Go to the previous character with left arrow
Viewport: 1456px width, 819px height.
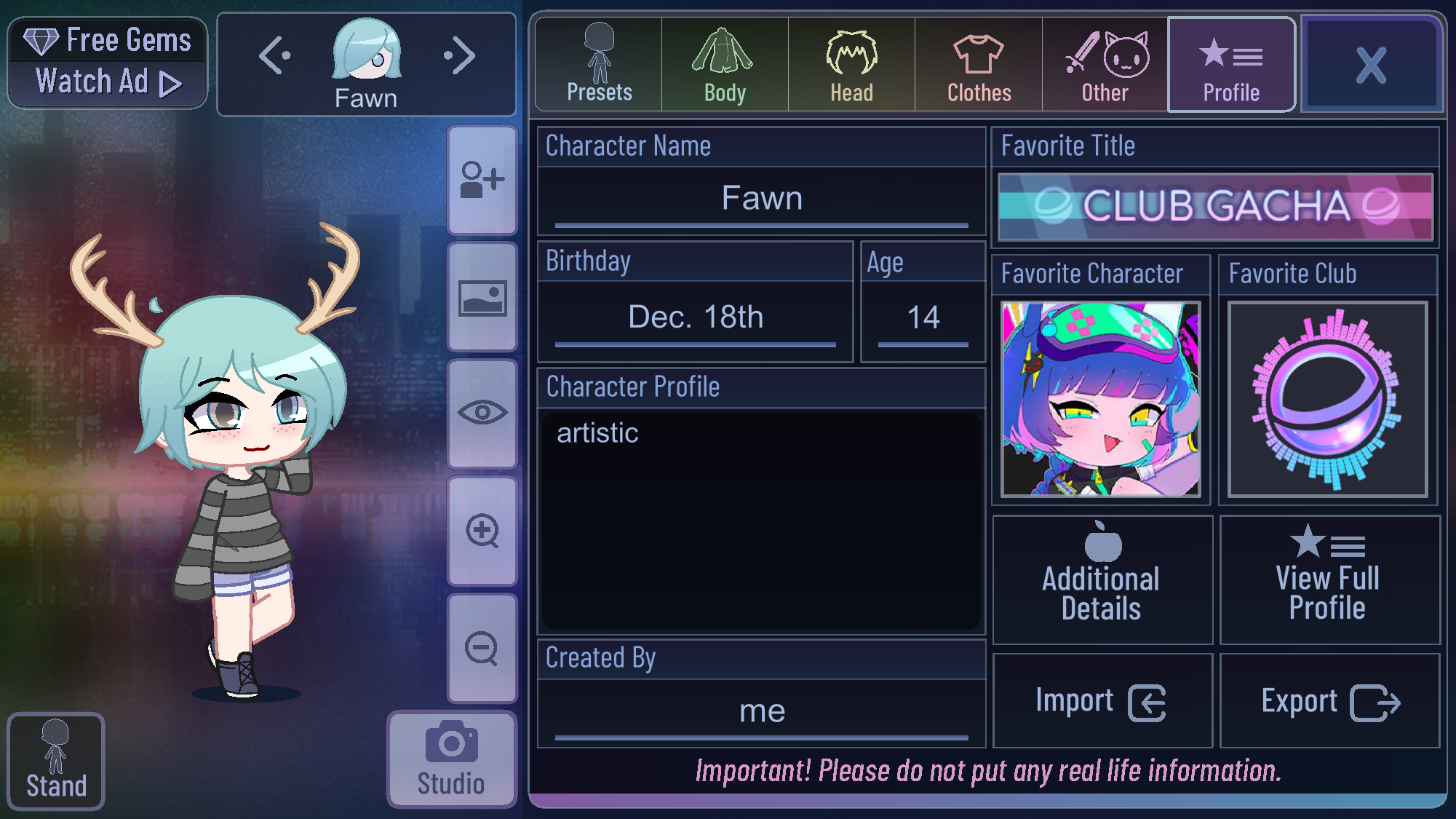pos(275,56)
